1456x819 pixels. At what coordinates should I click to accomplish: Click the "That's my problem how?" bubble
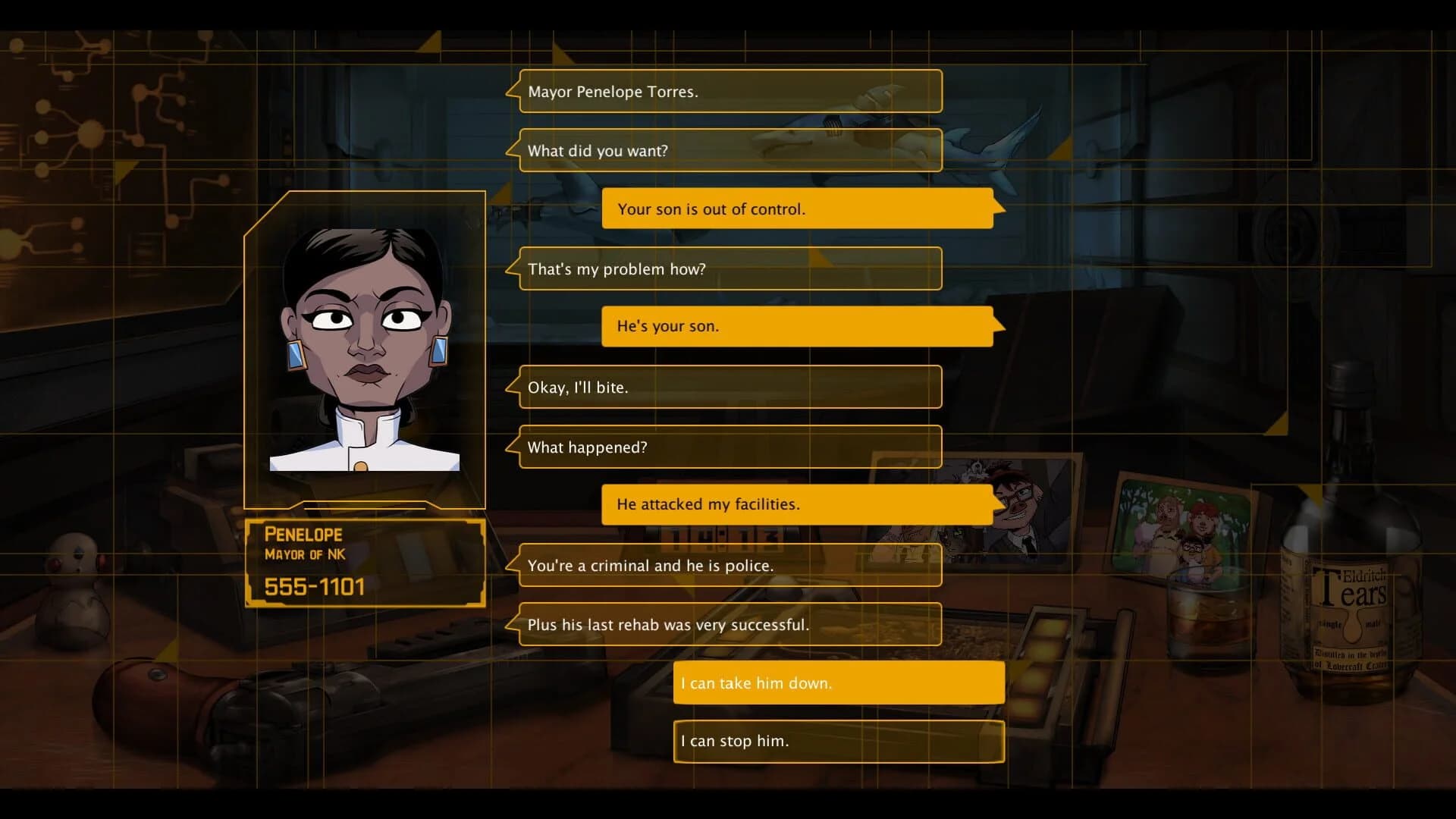728,268
